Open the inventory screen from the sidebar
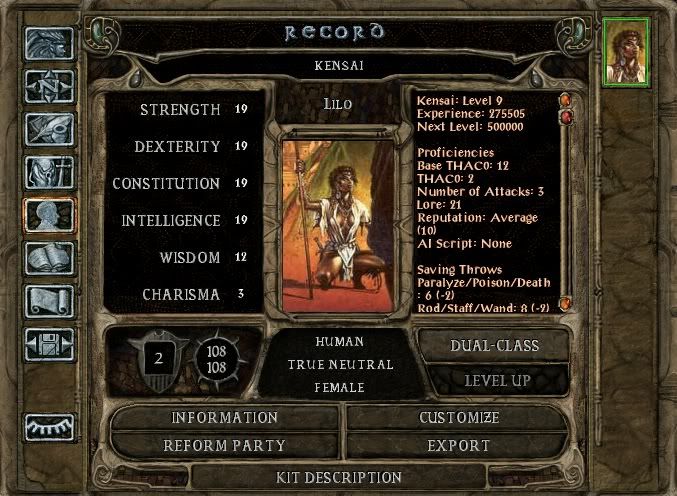Viewport: 677px width, 496px height. (x=49, y=173)
